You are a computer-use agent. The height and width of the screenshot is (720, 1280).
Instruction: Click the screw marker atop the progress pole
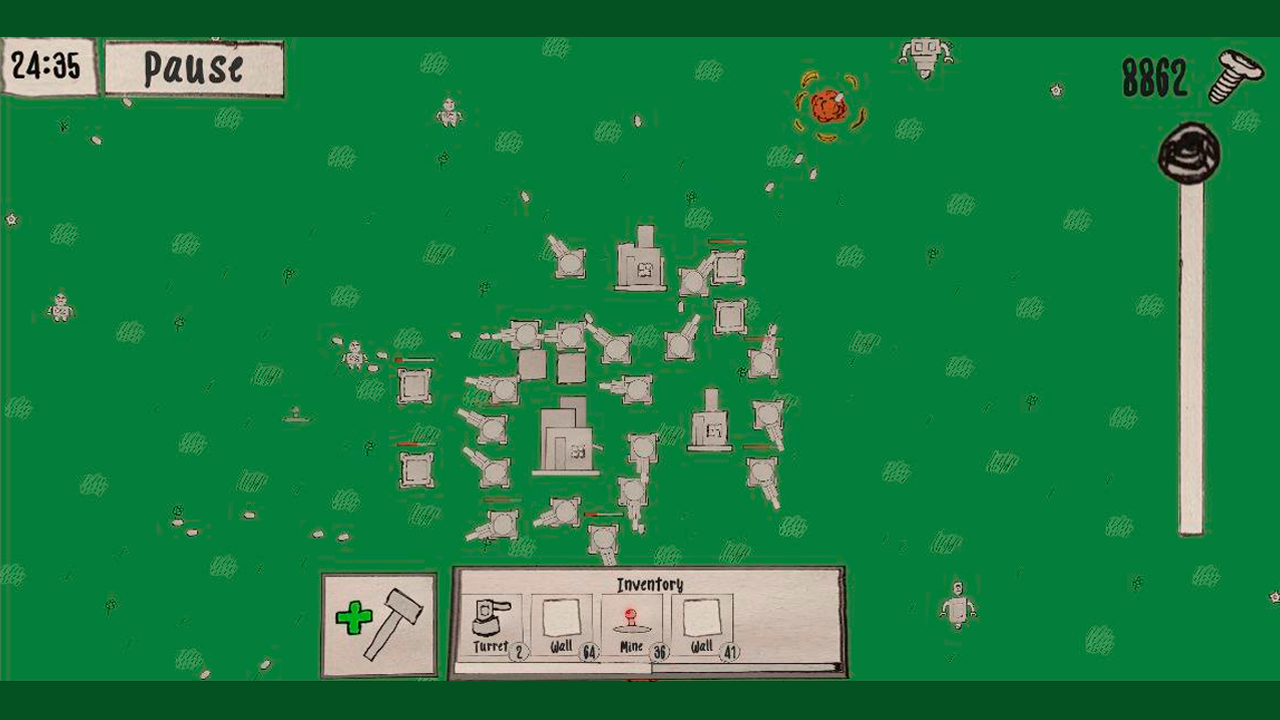1187,152
